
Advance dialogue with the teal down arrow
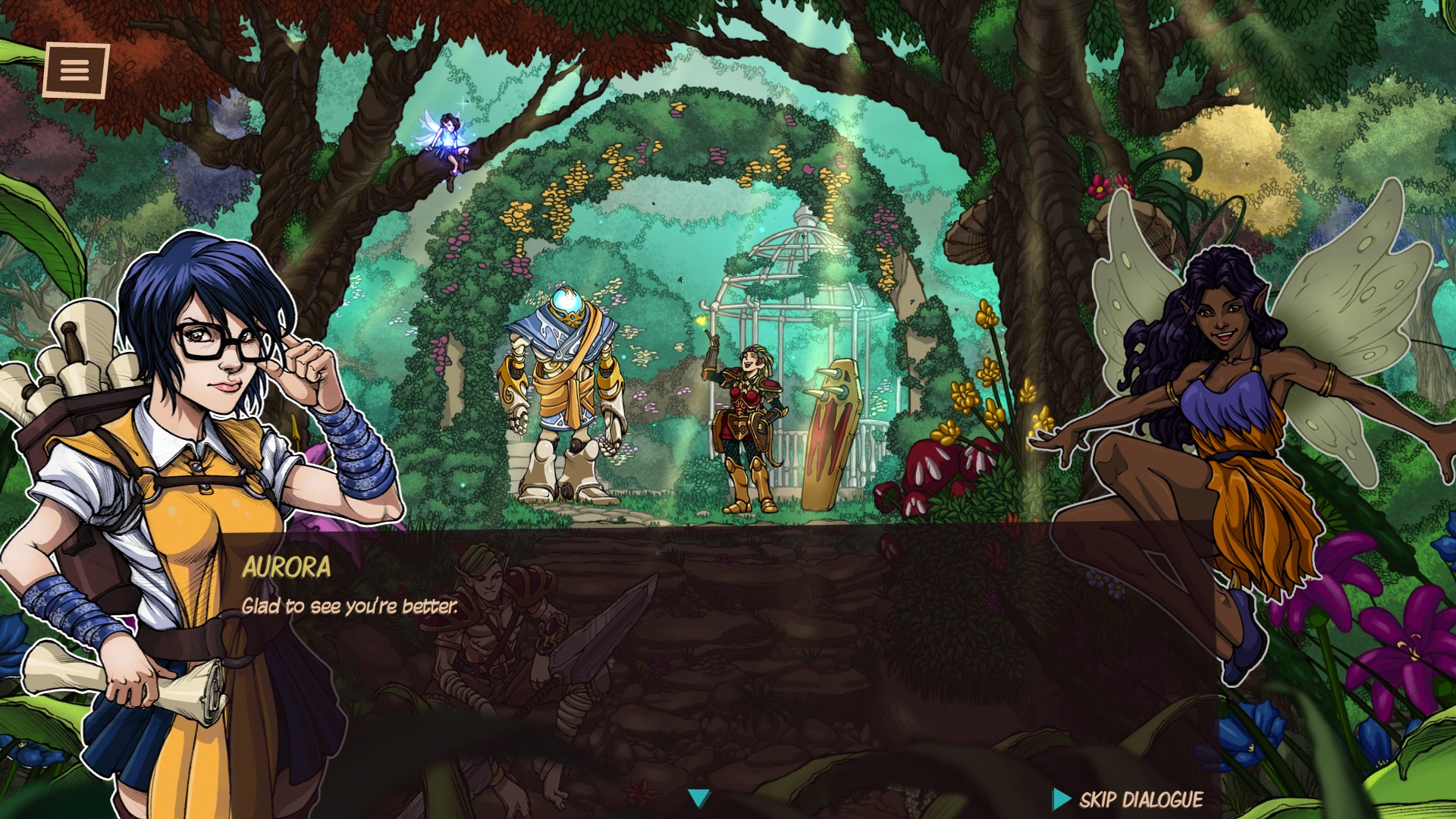click(x=698, y=798)
